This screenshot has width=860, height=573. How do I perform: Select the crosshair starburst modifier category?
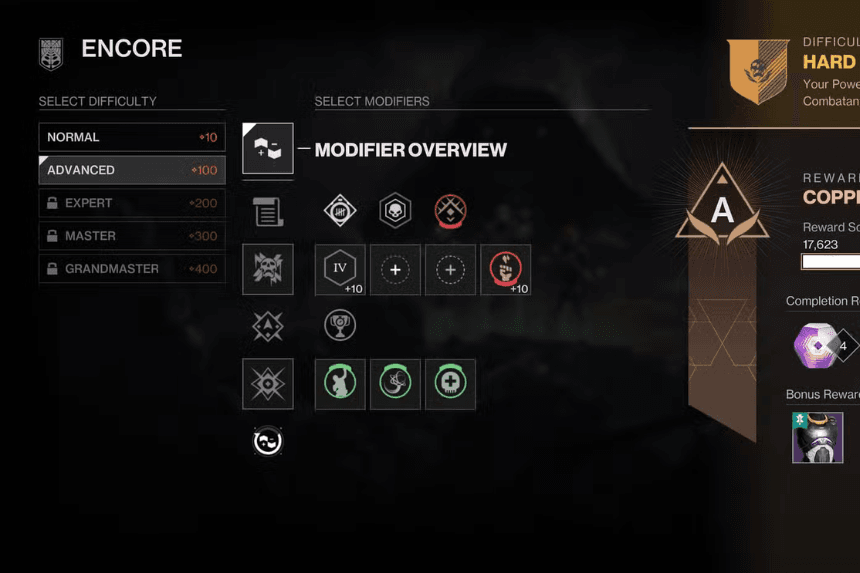(268, 384)
